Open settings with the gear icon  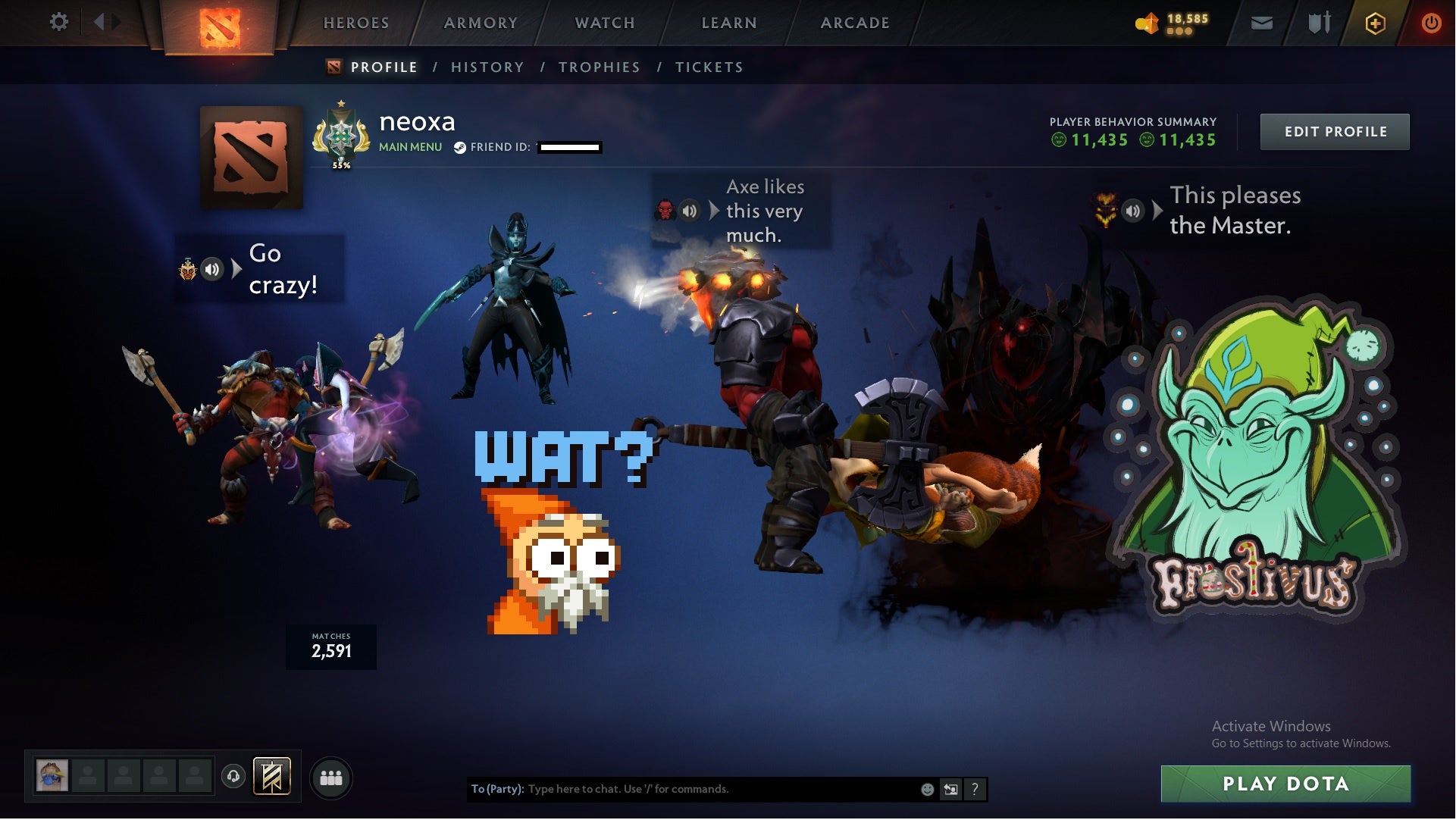(x=58, y=22)
